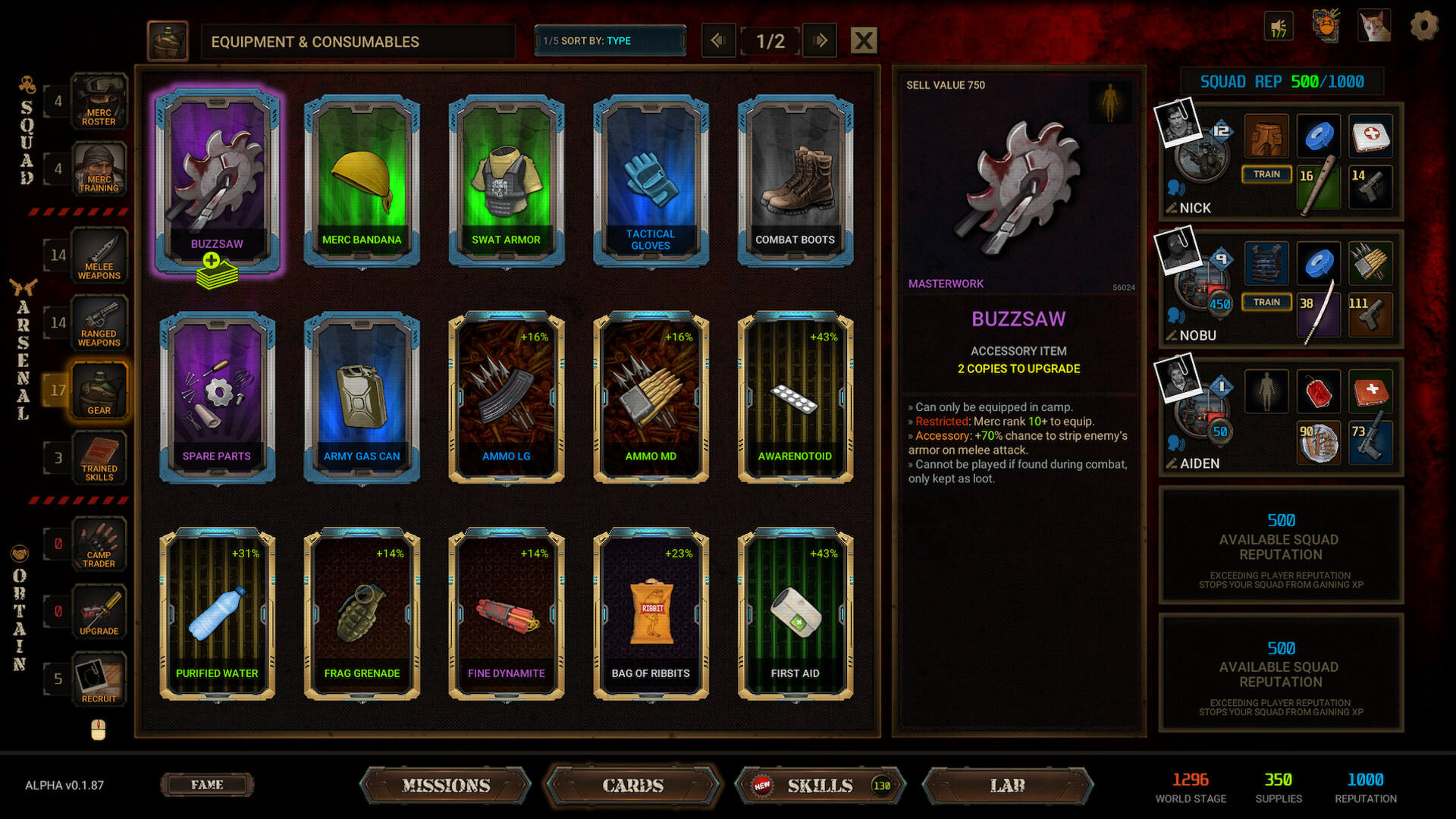Pick the Frag Grenade card
The width and height of the screenshot is (1456, 819).
coord(362,613)
